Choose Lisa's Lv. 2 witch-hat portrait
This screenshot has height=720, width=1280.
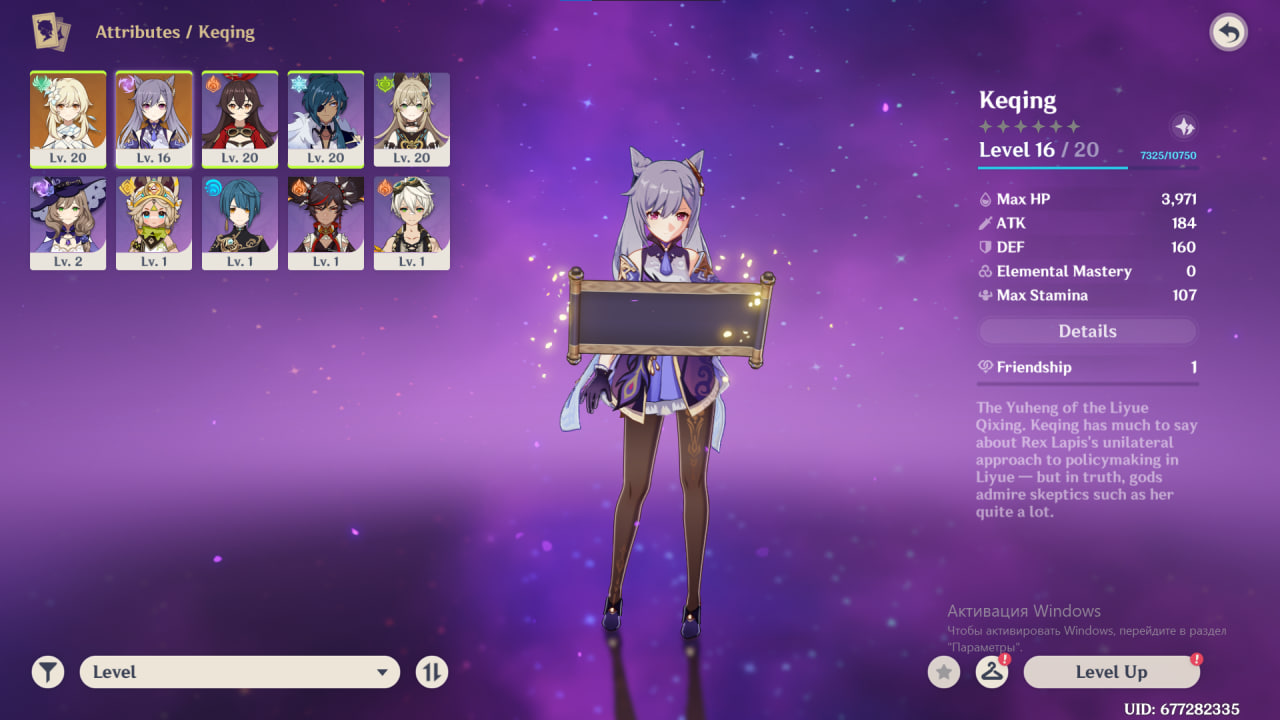[x=68, y=223]
